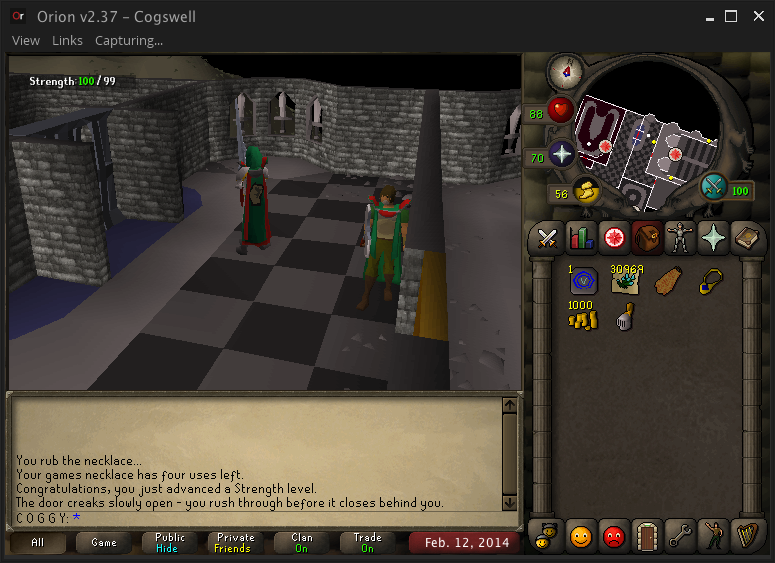Select the blue rune item in inventory

[x=582, y=283]
